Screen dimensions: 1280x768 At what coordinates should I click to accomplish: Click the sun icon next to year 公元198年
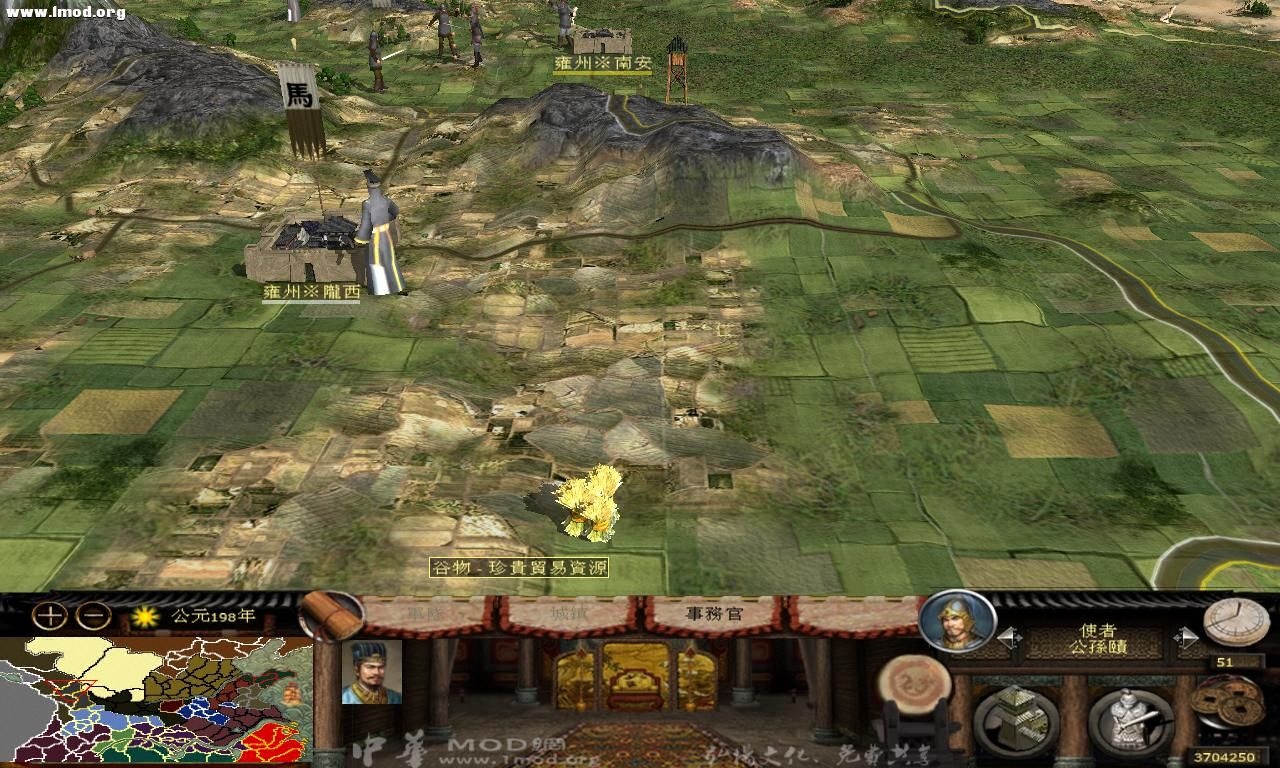coord(144,616)
